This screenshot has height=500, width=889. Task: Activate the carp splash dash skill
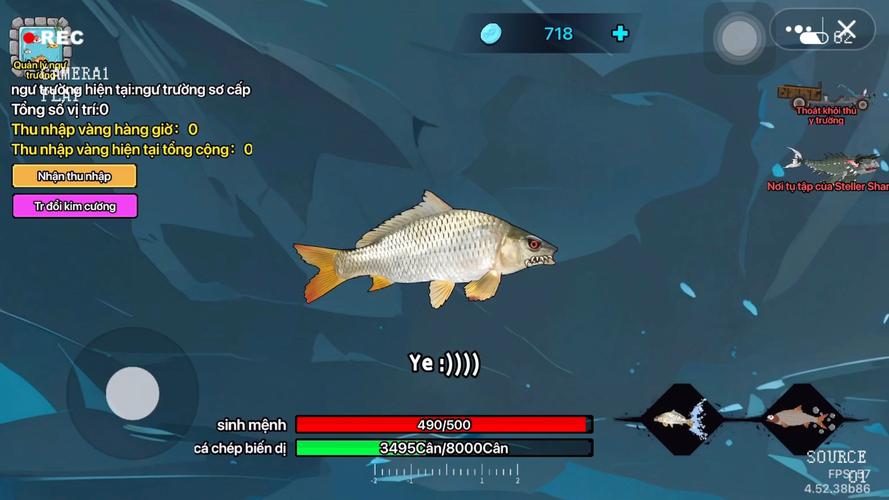coord(680,416)
